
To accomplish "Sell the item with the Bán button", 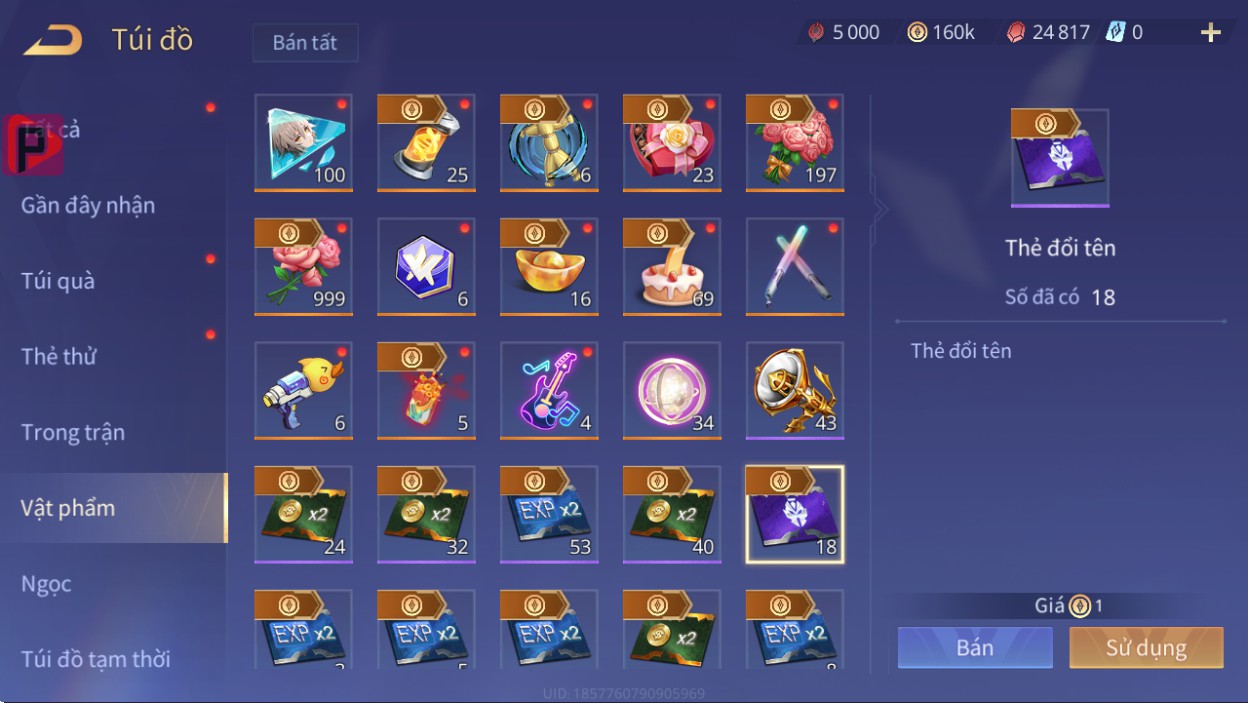I will pyautogui.click(x=975, y=647).
